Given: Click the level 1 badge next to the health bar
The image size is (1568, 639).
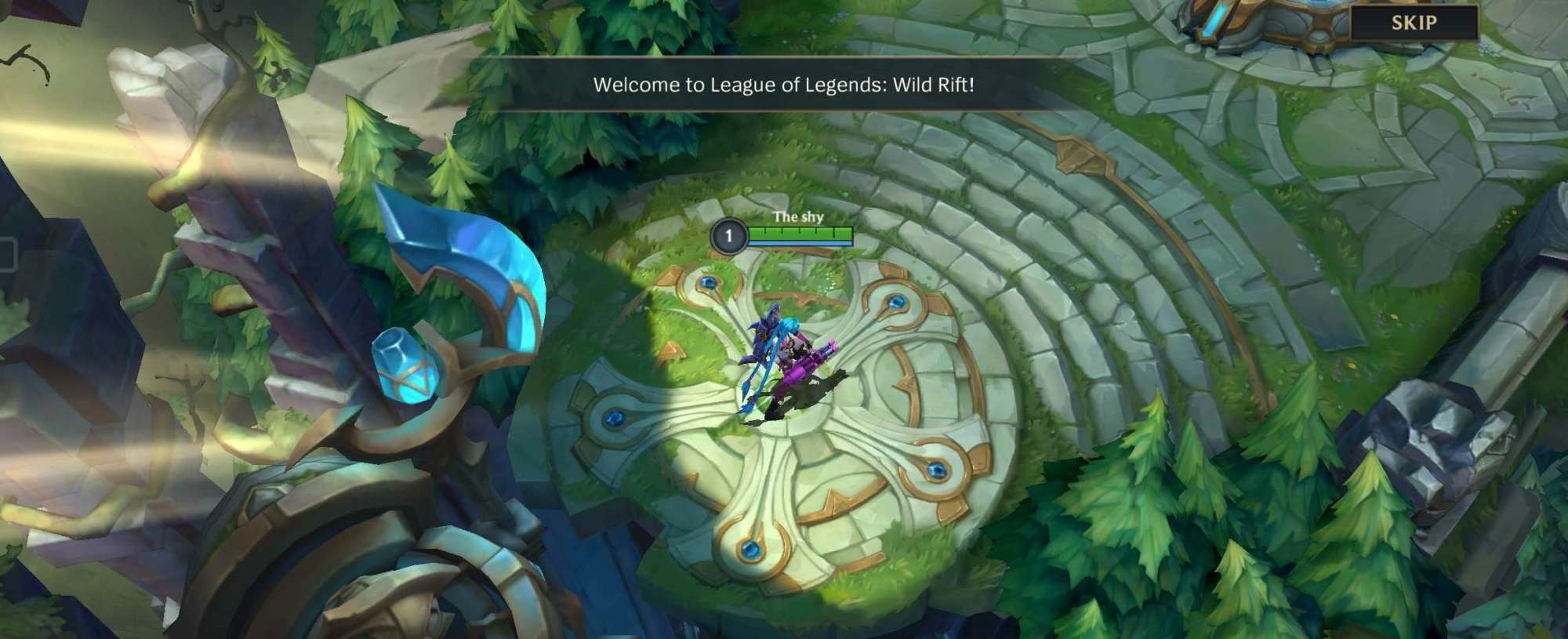Looking at the screenshot, I should [x=730, y=236].
